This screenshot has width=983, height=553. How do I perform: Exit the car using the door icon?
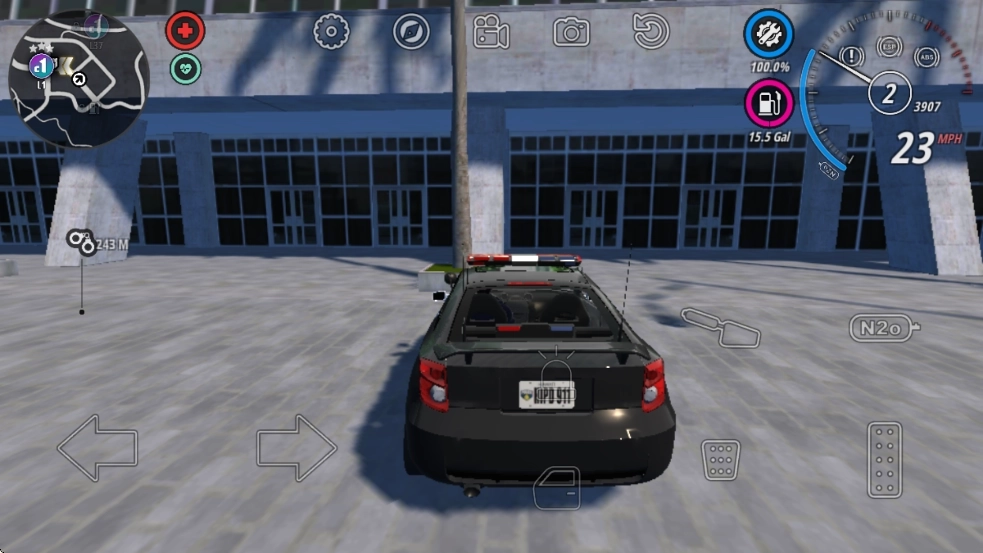557,489
